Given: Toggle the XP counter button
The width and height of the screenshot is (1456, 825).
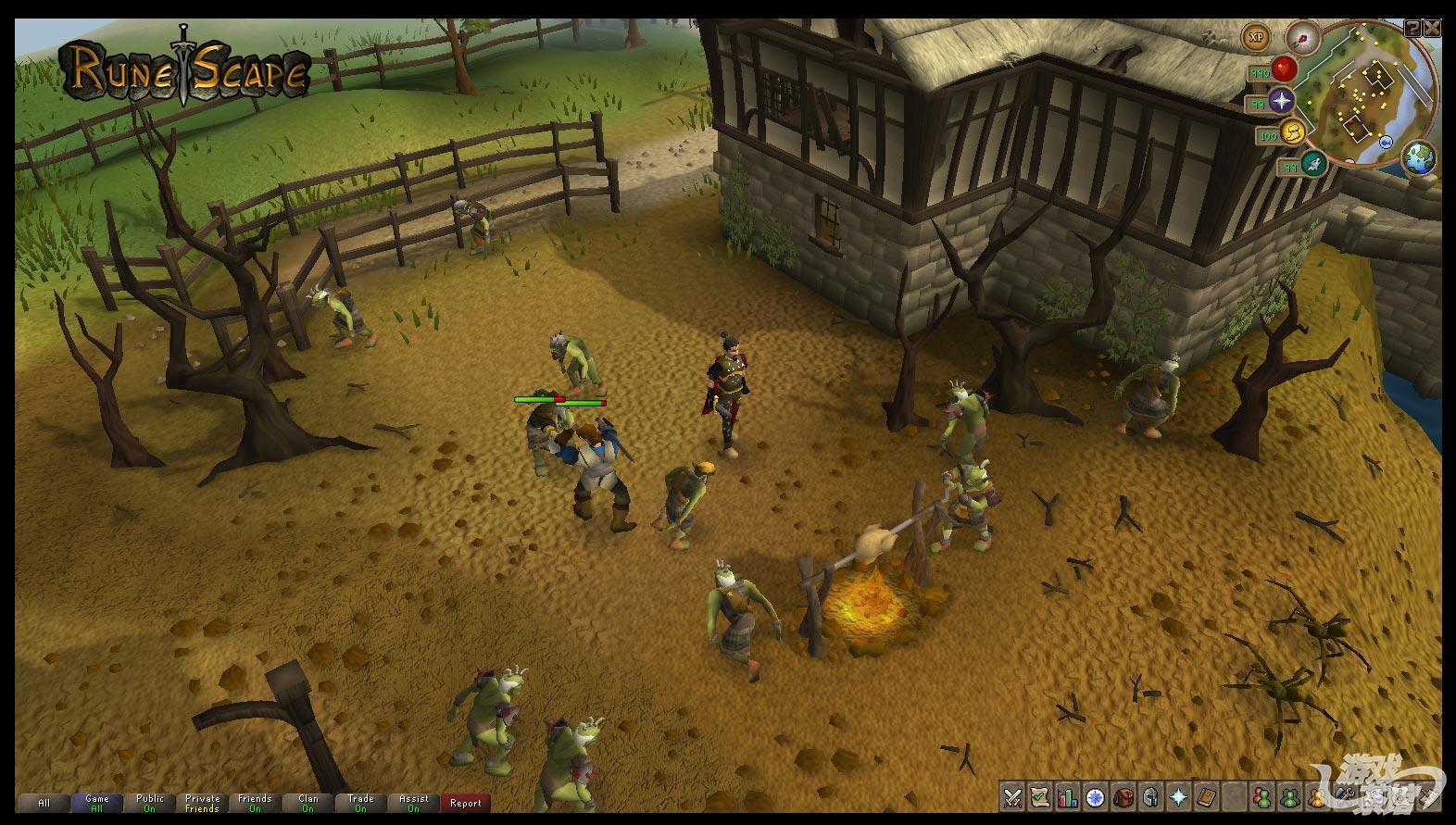Looking at the screenshot, I should (x=1257, y=38).
